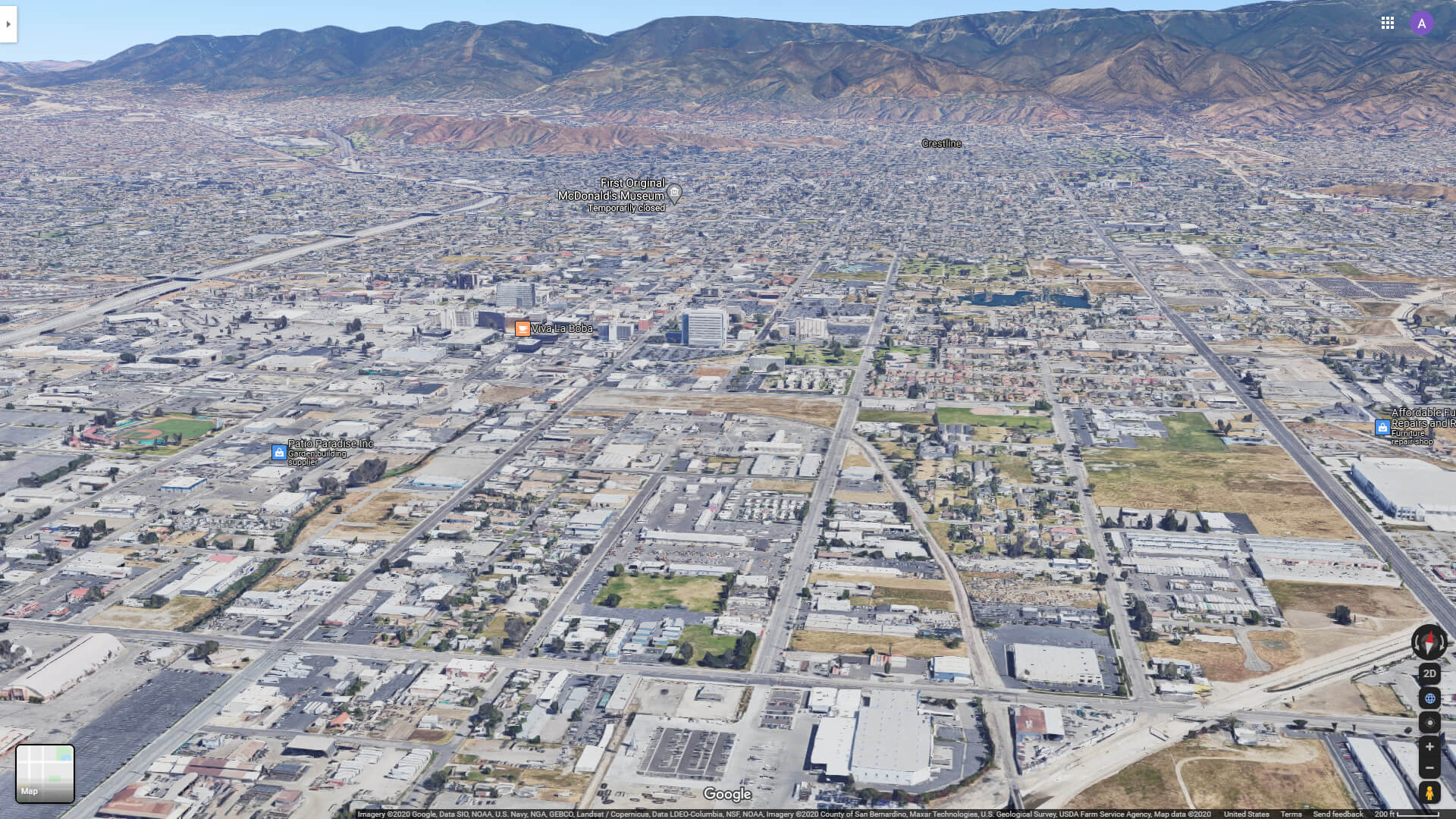
Task: Toggle the Map inset thumbnail
Action: [45, 773]
